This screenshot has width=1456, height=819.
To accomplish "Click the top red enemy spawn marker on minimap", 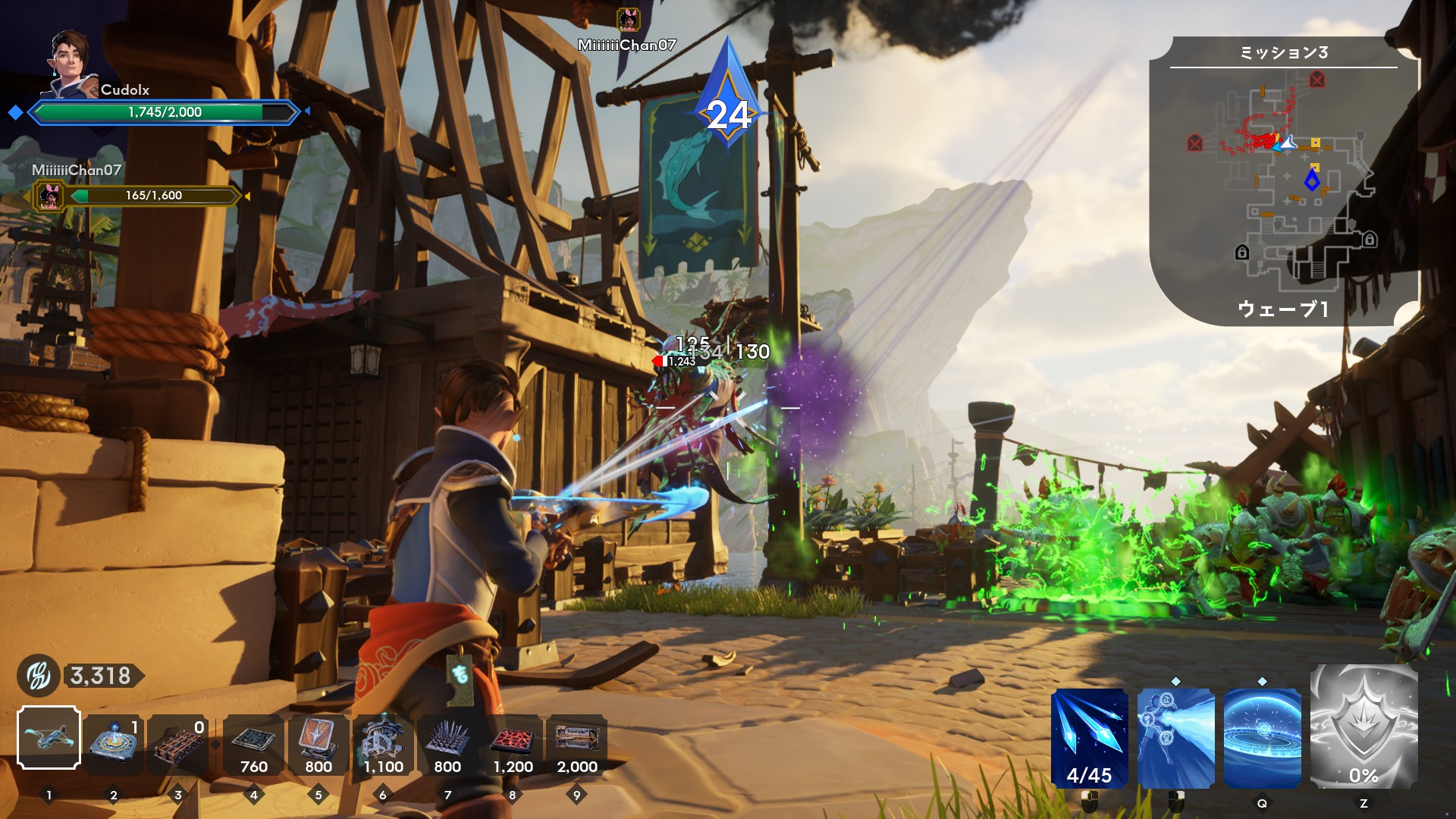I will tap(1316, 80).
